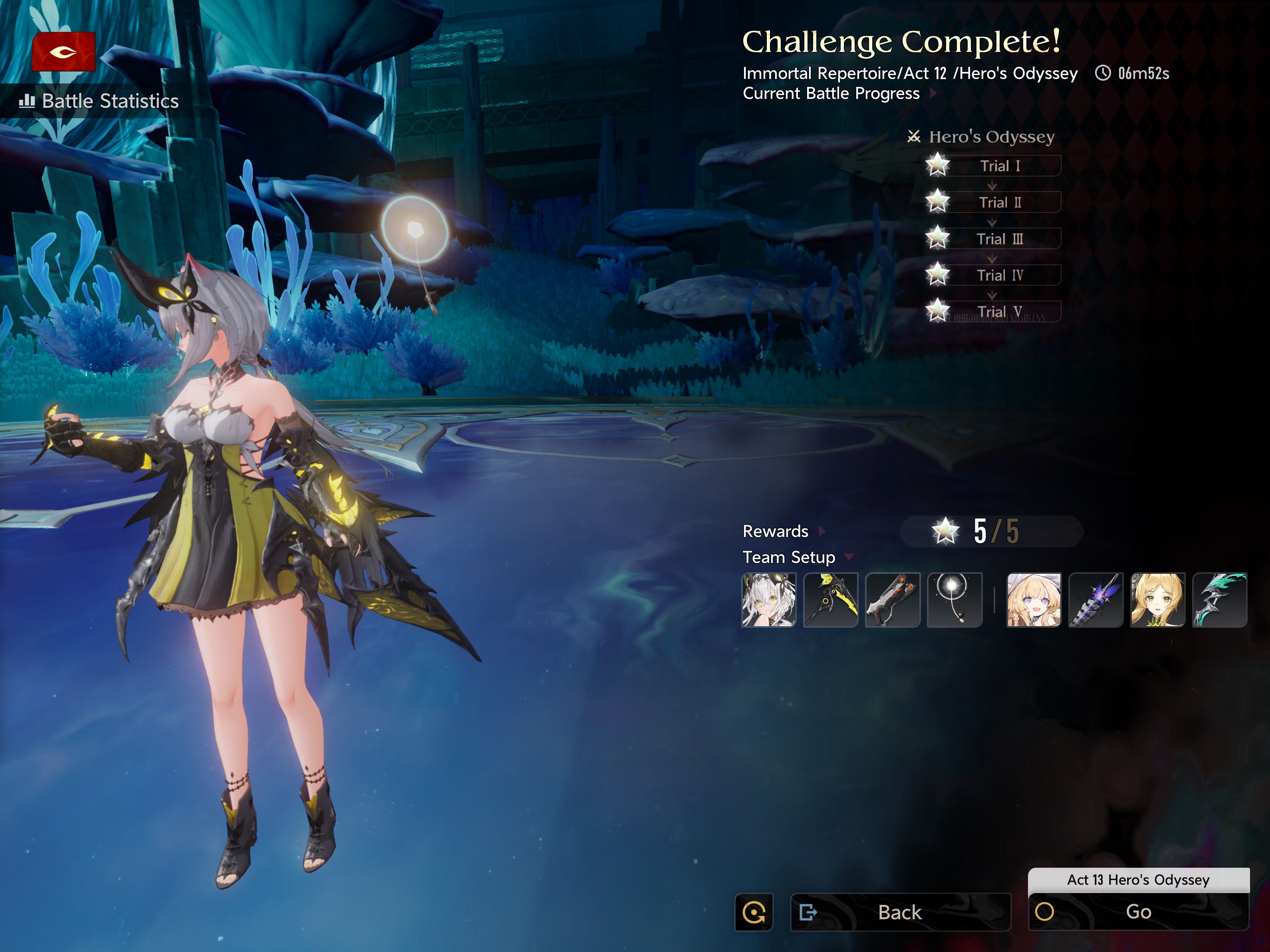Select Trial II row
Image resolution: width=1270 pixels, height=952 pixels.
tap(999, 202)
